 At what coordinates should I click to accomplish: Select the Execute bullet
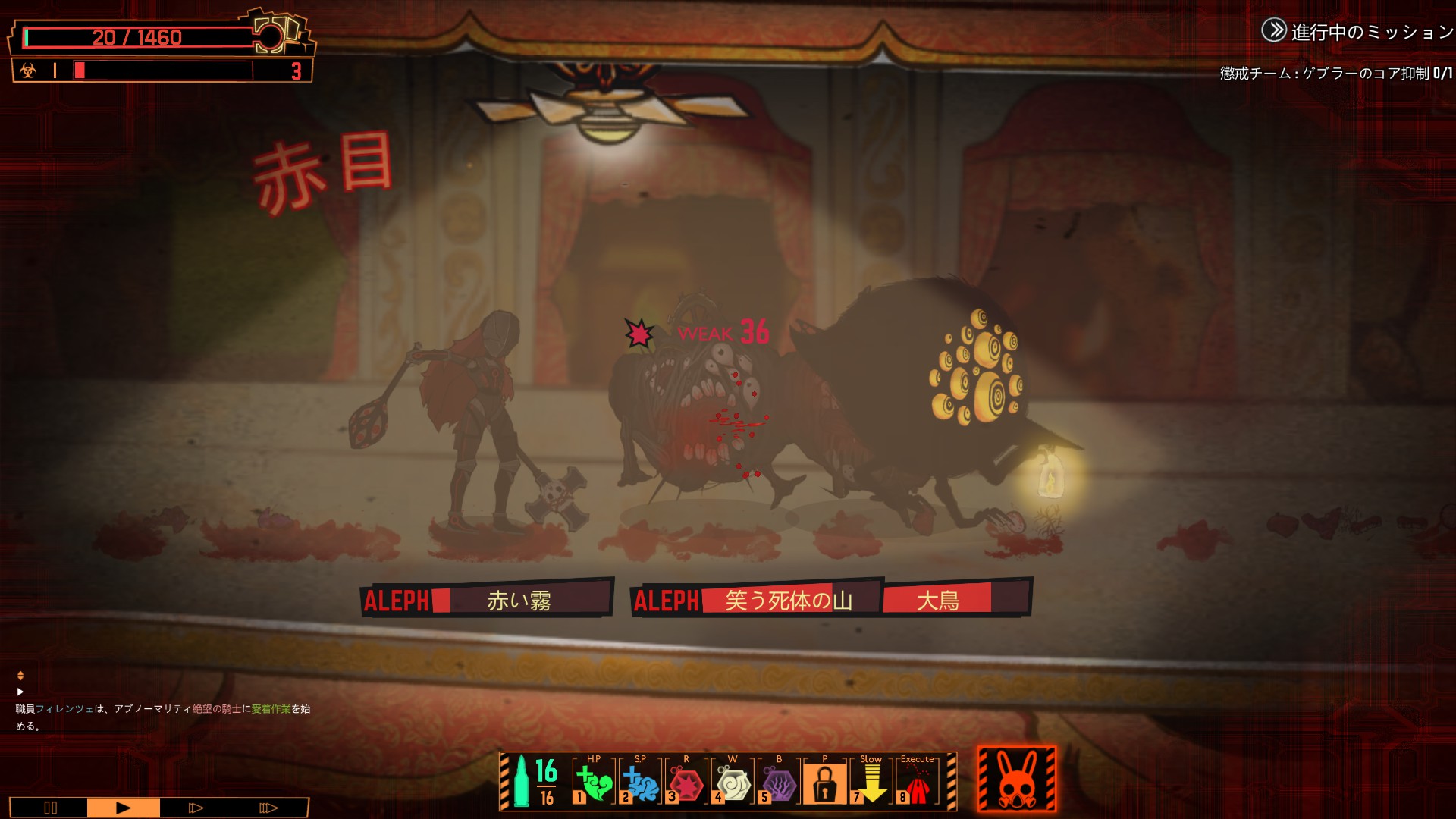917,782
